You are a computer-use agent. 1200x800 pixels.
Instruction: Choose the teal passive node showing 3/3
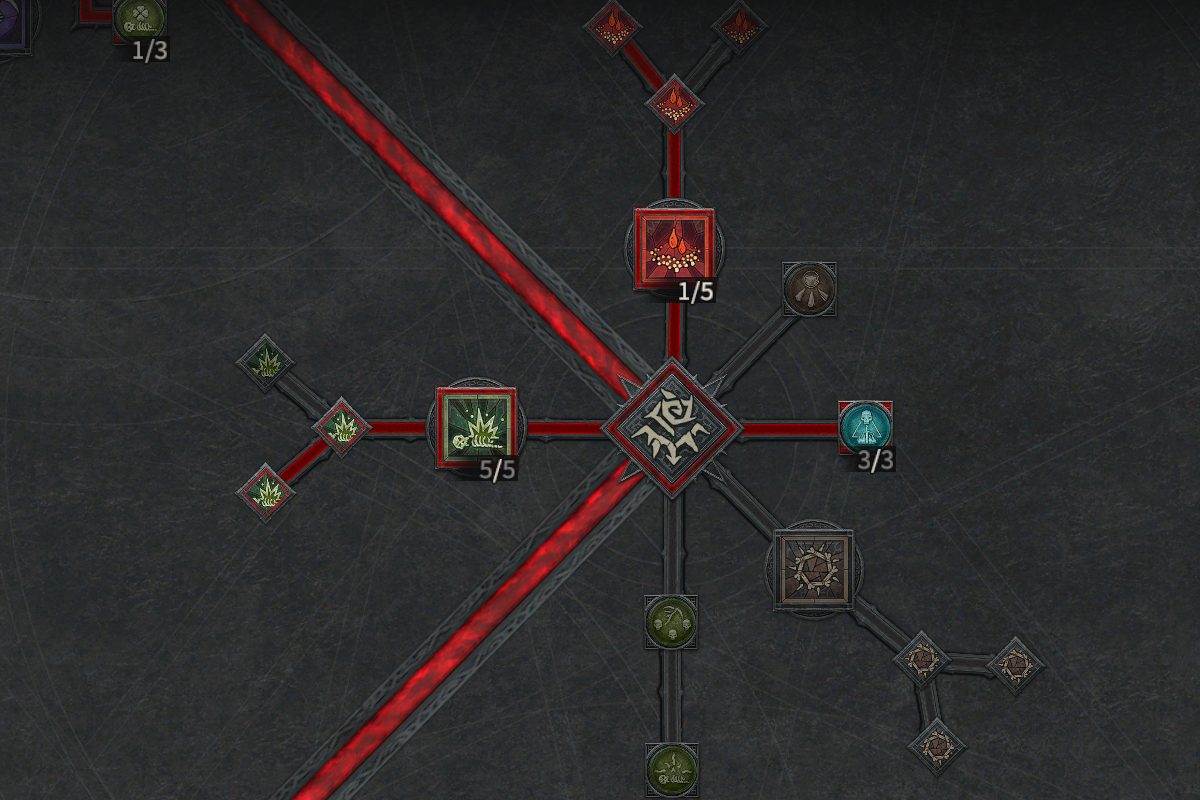(x=864, y=427)
